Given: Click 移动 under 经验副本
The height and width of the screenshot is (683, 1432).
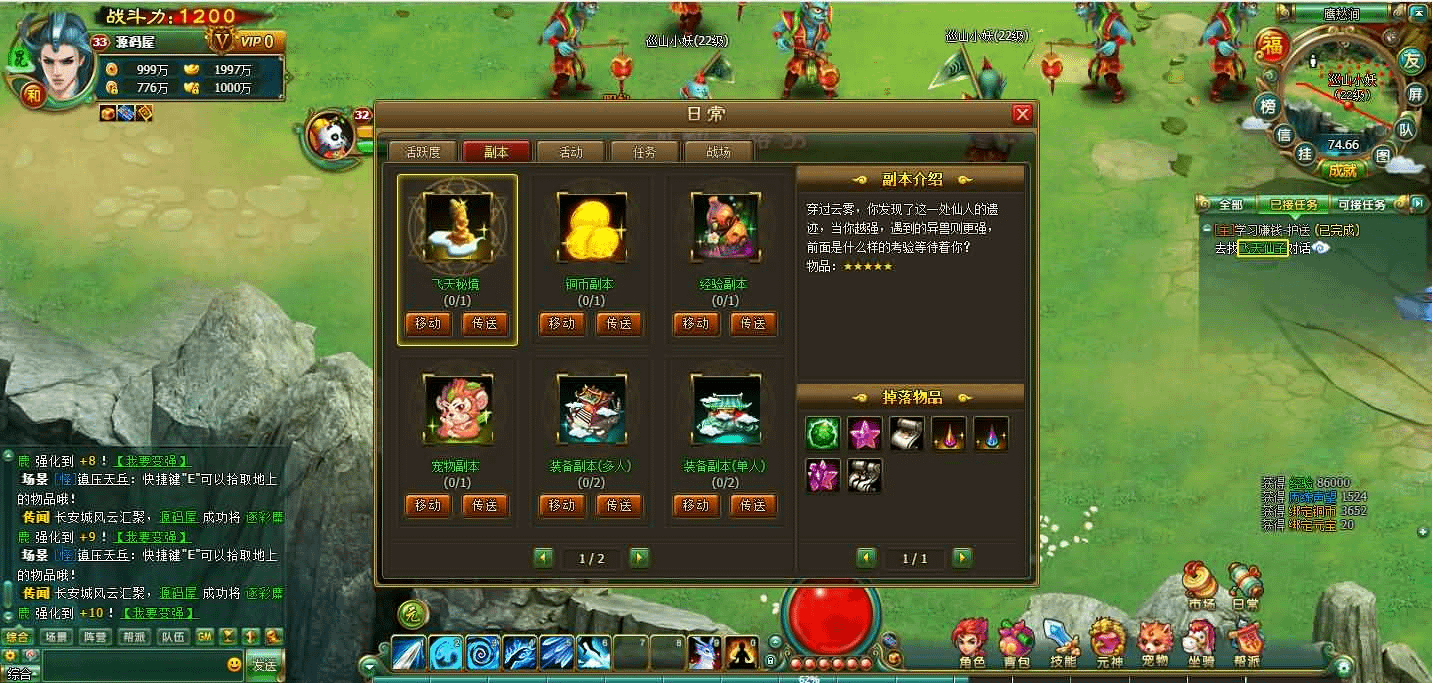Looking at the screenshot, I should [696, 324].
